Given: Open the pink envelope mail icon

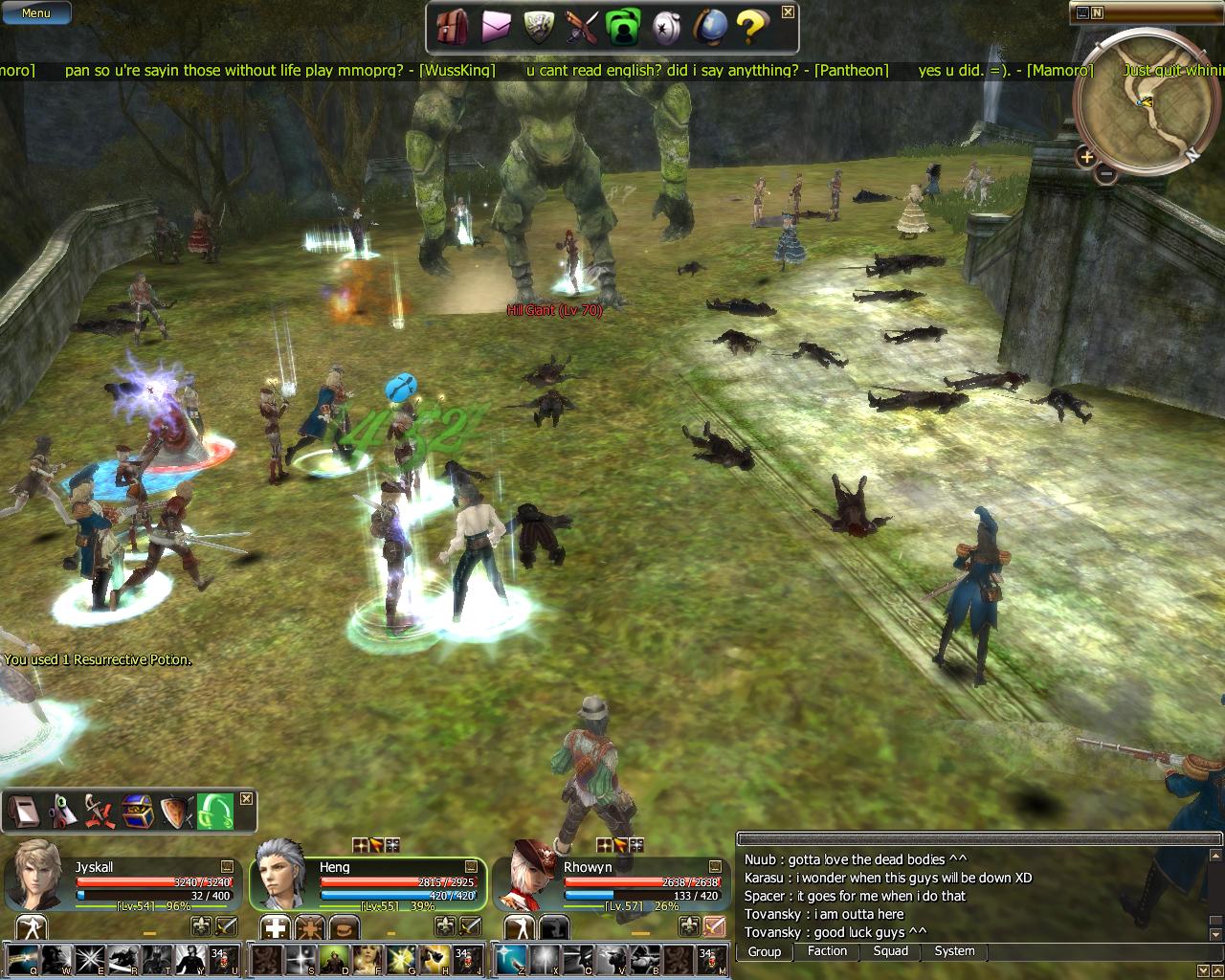Looking at the screenshot, I should pos(496,28).
